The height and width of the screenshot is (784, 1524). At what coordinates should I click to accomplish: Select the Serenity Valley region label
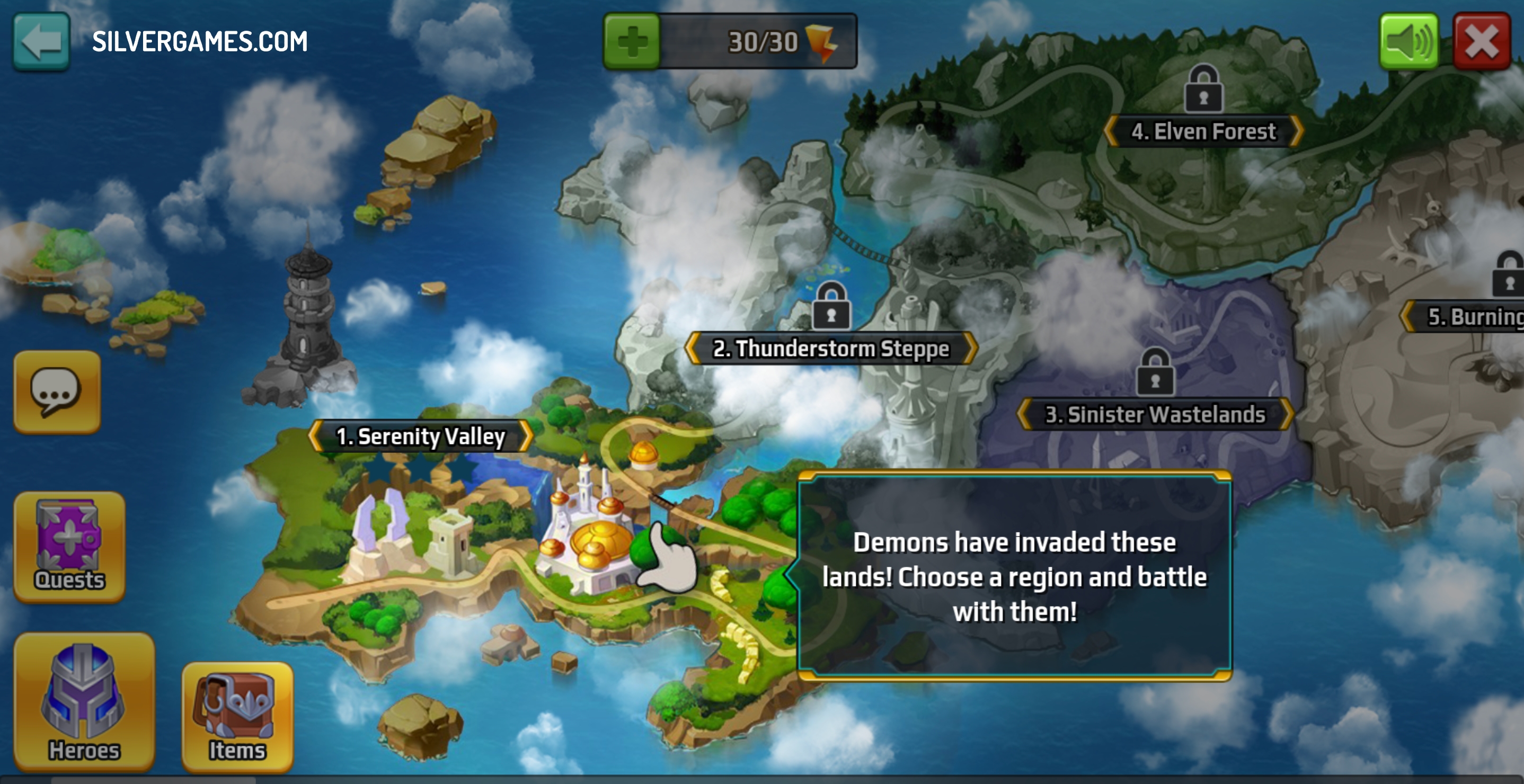coord(420,436)
